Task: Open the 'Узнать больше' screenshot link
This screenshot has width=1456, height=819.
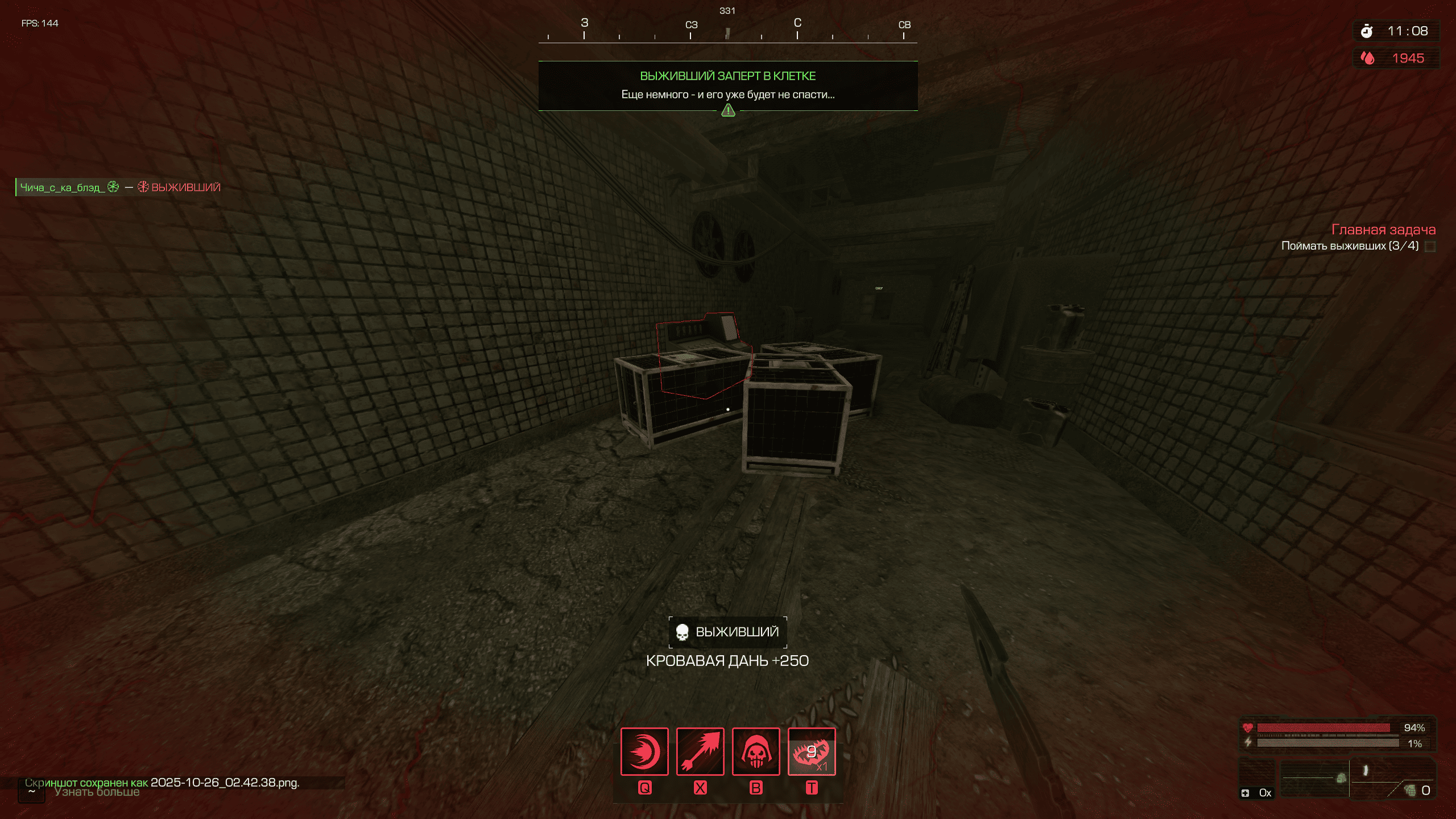Action: (97, 792)
